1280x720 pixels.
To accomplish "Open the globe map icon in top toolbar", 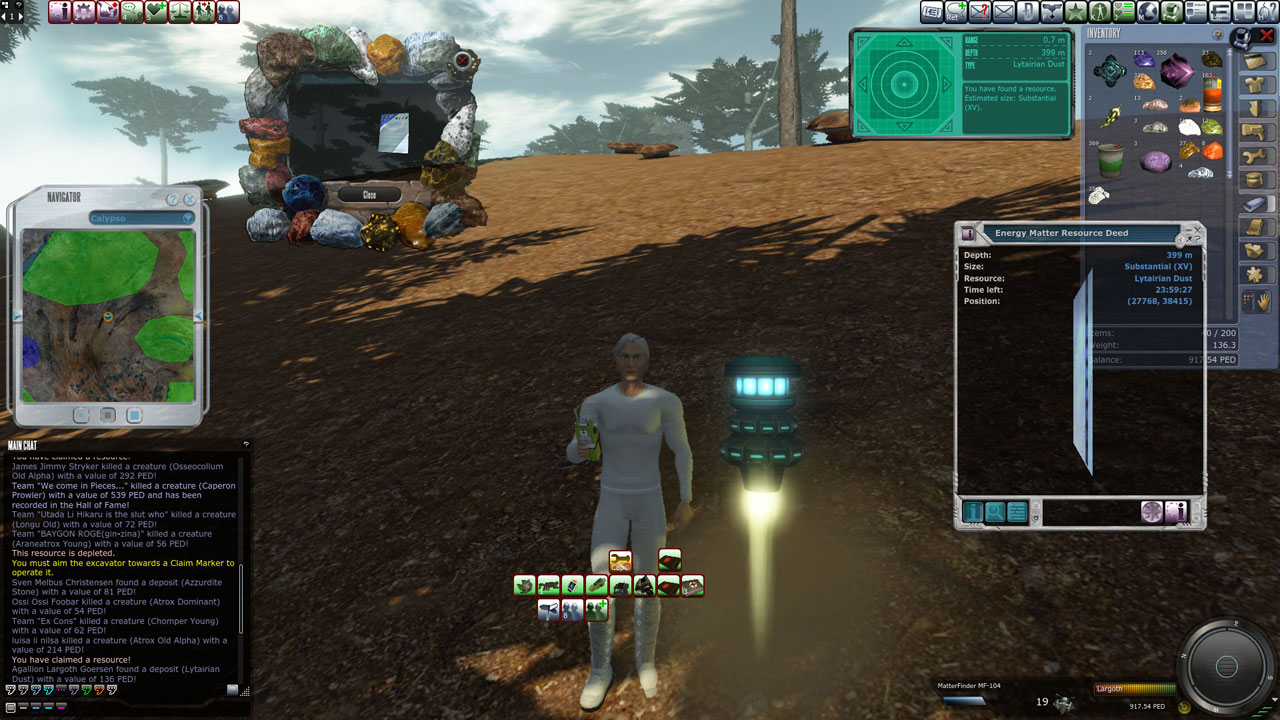I will [1147, 12].
